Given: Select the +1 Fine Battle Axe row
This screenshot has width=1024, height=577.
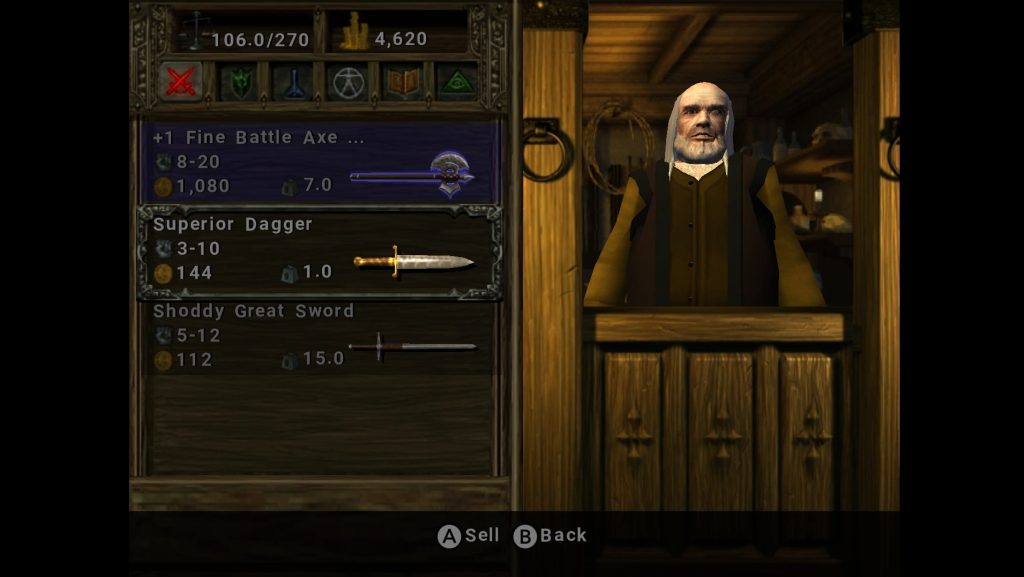Looking at the screenshot, I should [x=320, y=162].
